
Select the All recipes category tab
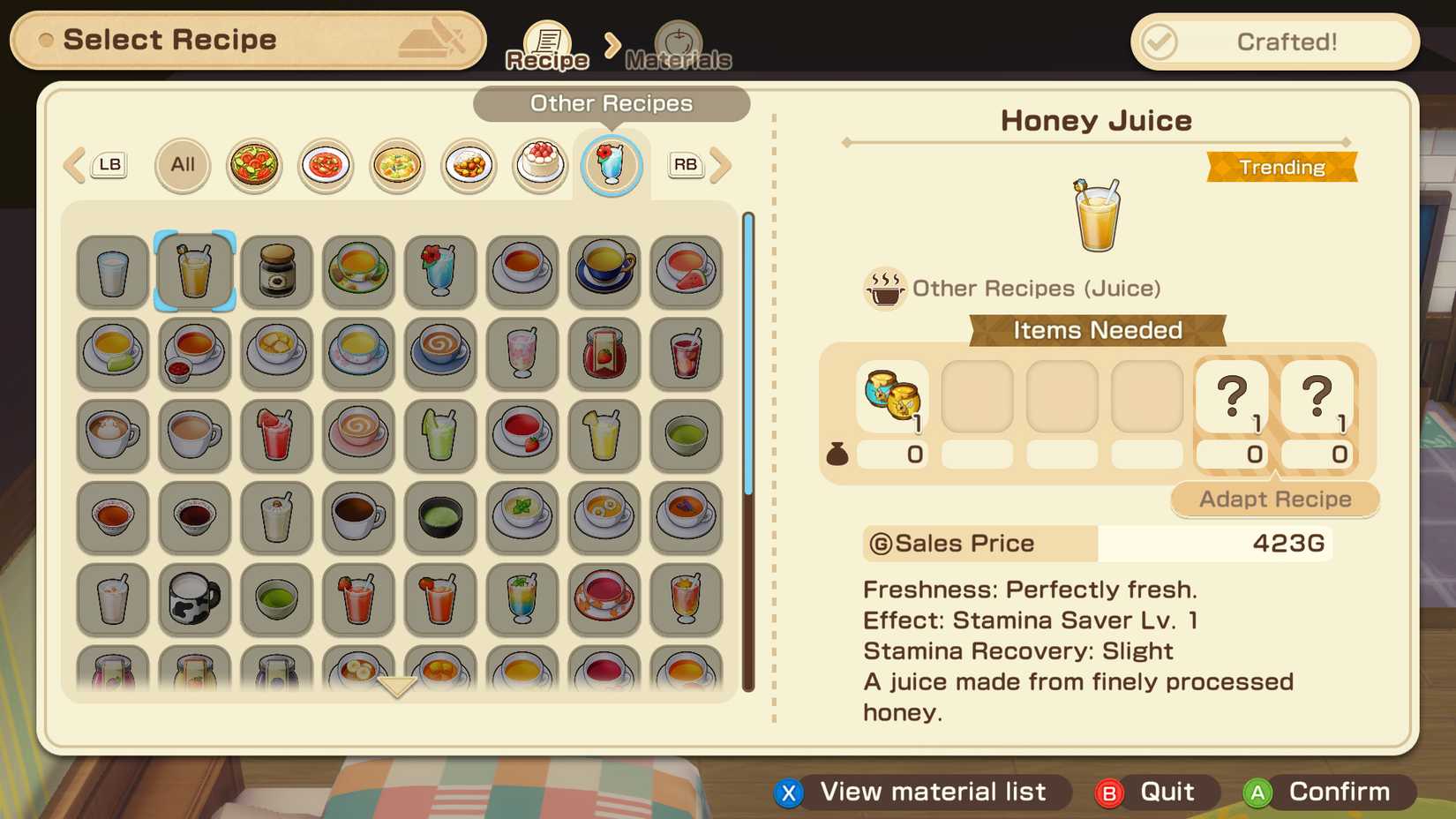(x=182, y=165)
